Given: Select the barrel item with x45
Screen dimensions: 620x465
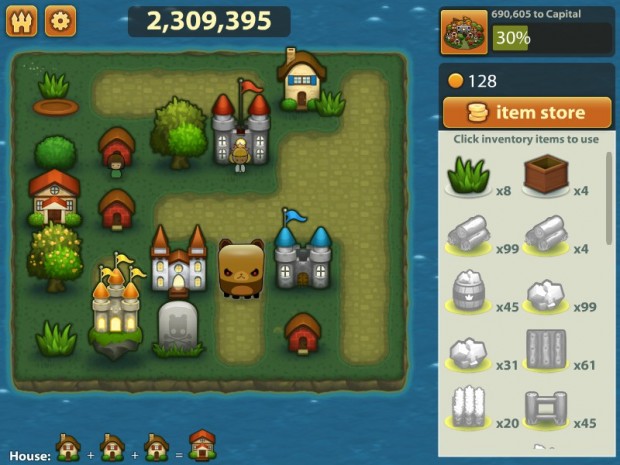Looking at the screenshot, I should click(465, 293).
